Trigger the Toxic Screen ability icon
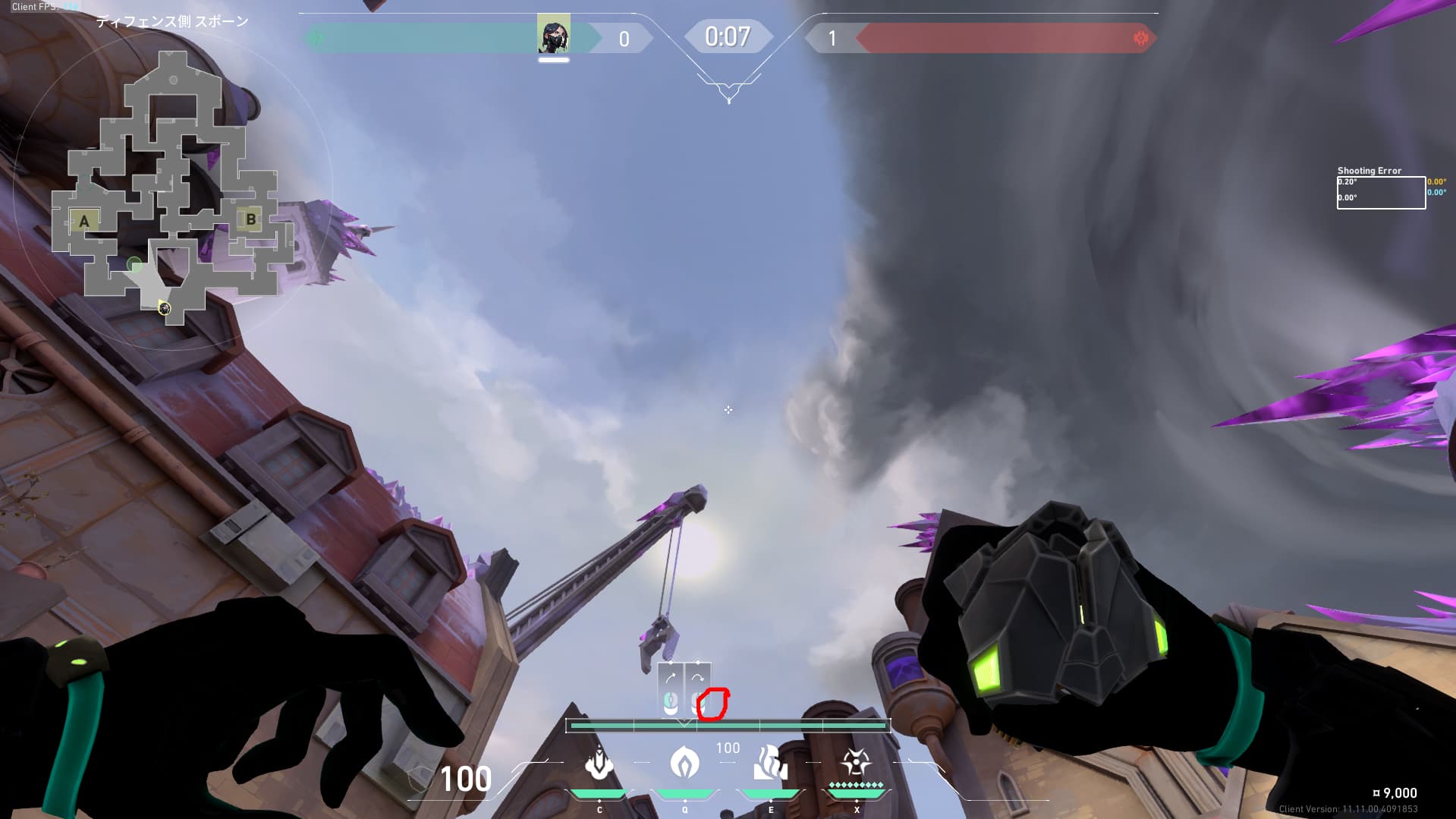The image size is (1456, 819). coord(770,764)
